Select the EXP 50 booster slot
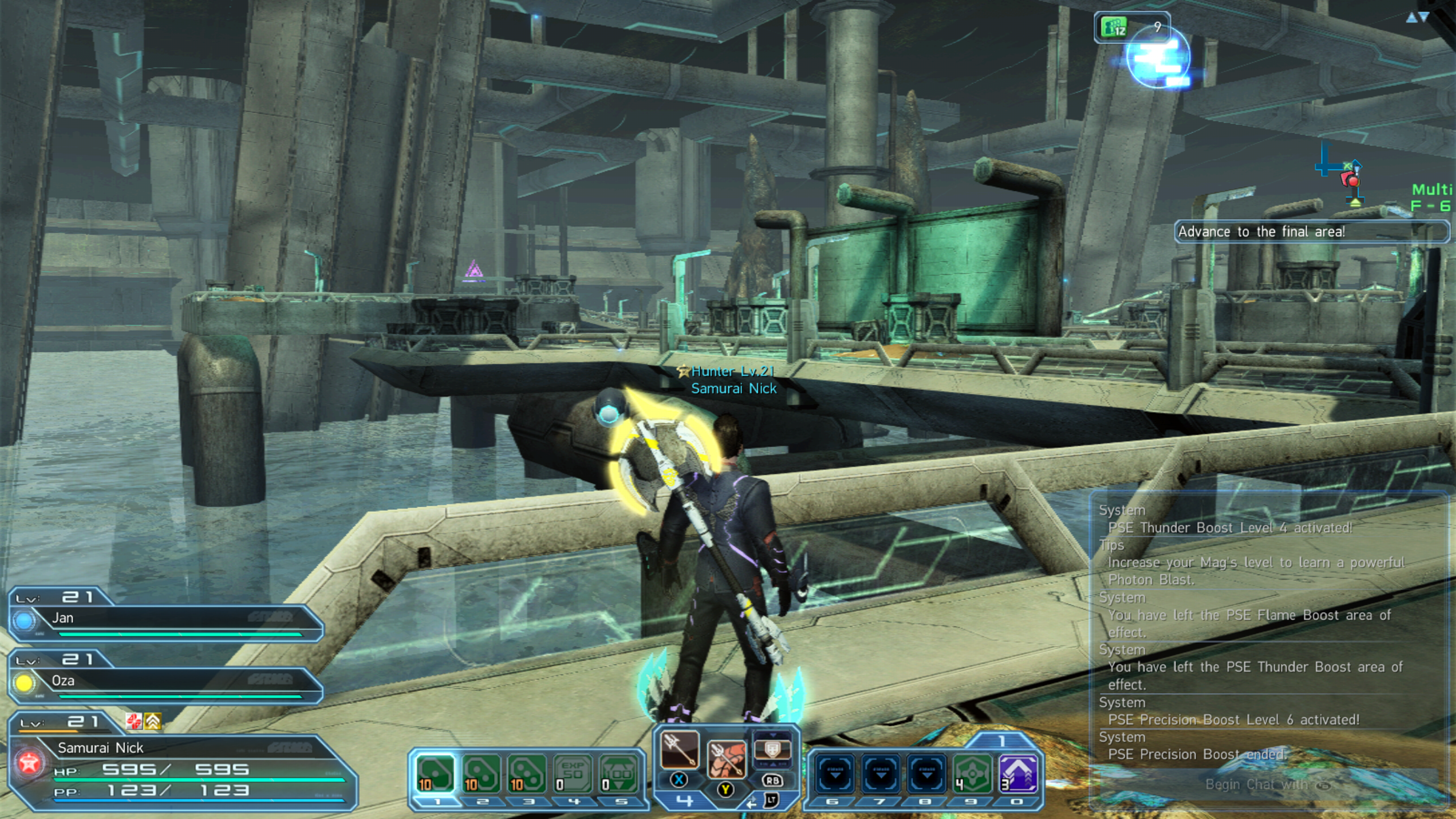Image resolution: width=1456 pixels, height=819 pixels. point(572,773)
